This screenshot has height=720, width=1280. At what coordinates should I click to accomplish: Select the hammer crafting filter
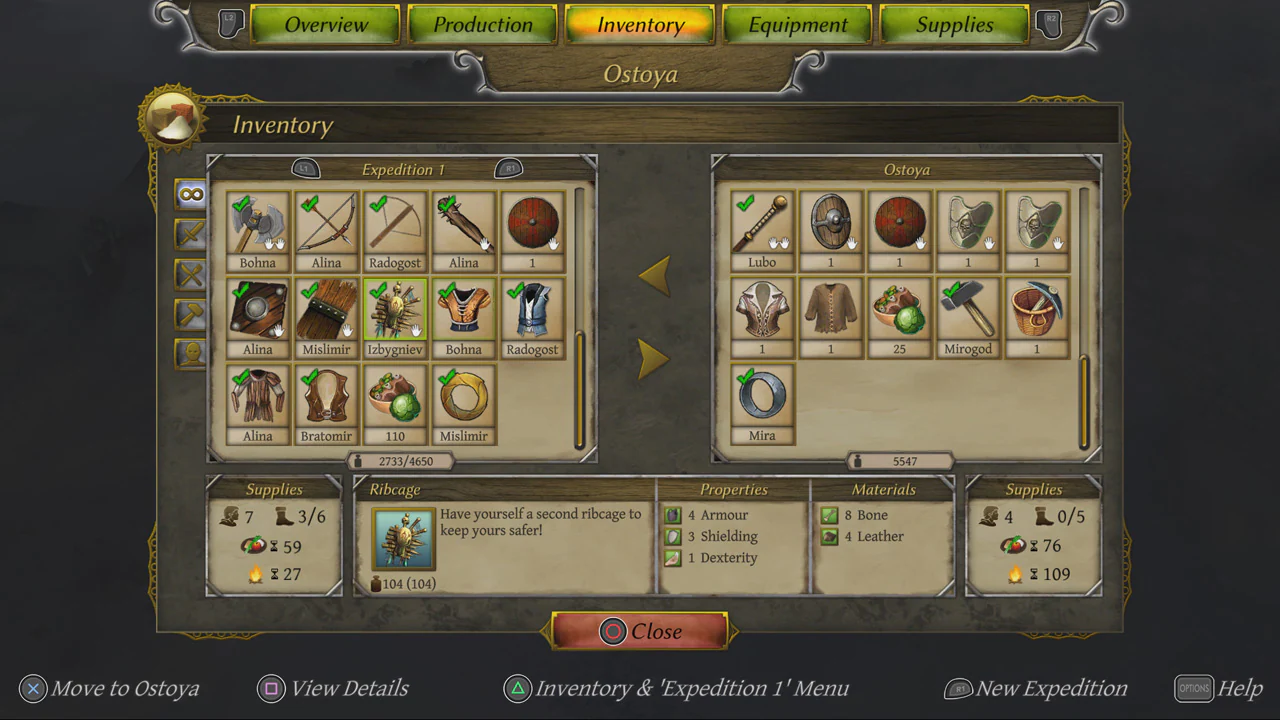pyautogui.click(x=191, y=313)
